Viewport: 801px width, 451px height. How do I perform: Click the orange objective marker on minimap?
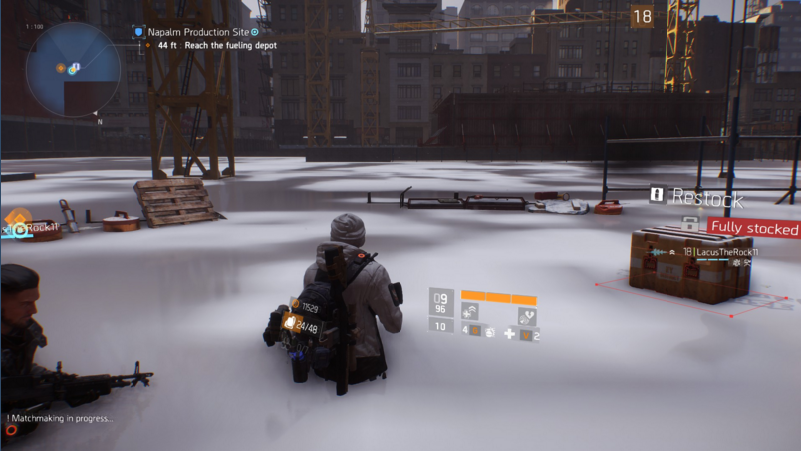pyautogui.click(x=60, y=67)
